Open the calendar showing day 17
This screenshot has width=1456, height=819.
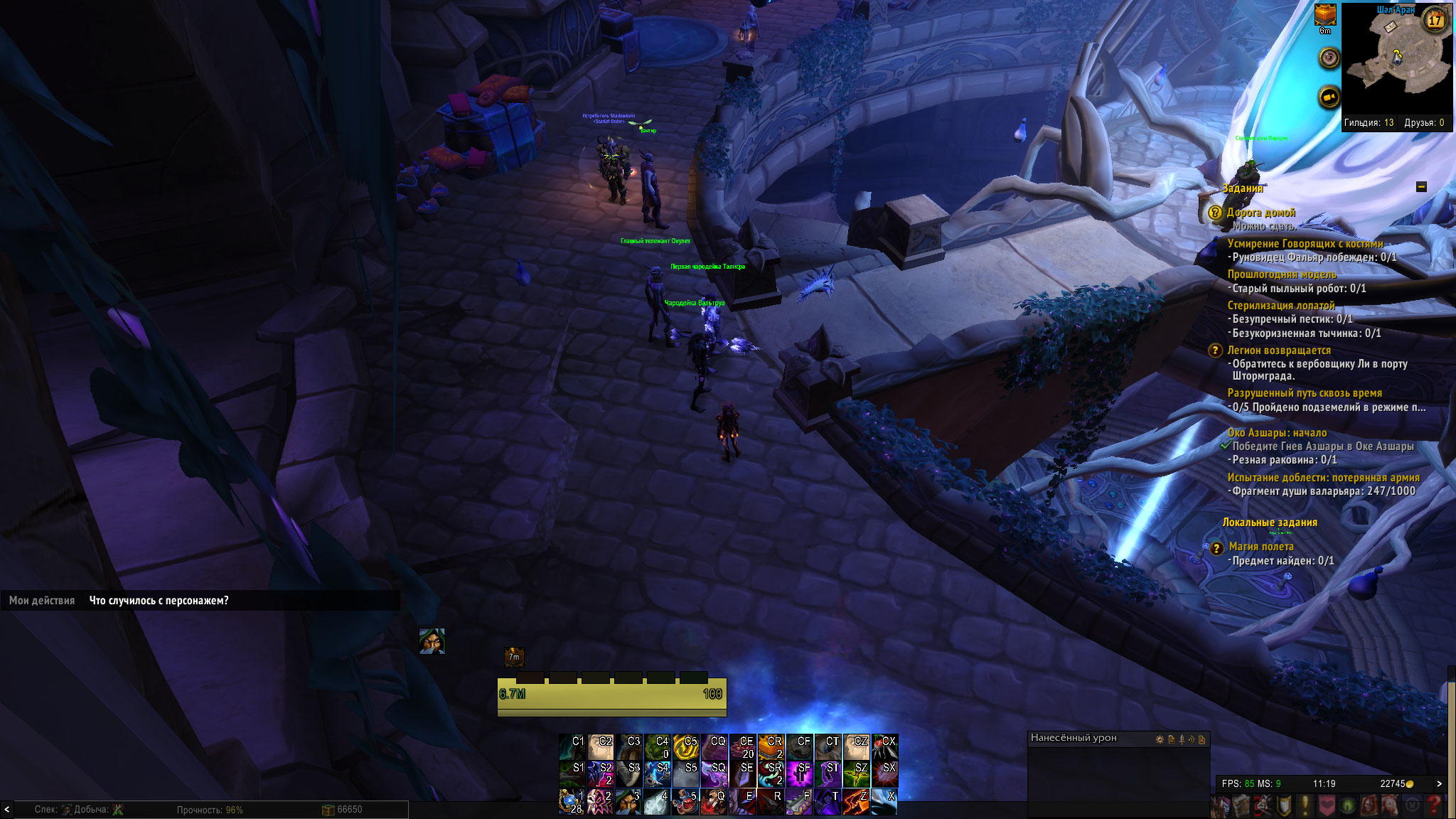[x=1435, y=20]
